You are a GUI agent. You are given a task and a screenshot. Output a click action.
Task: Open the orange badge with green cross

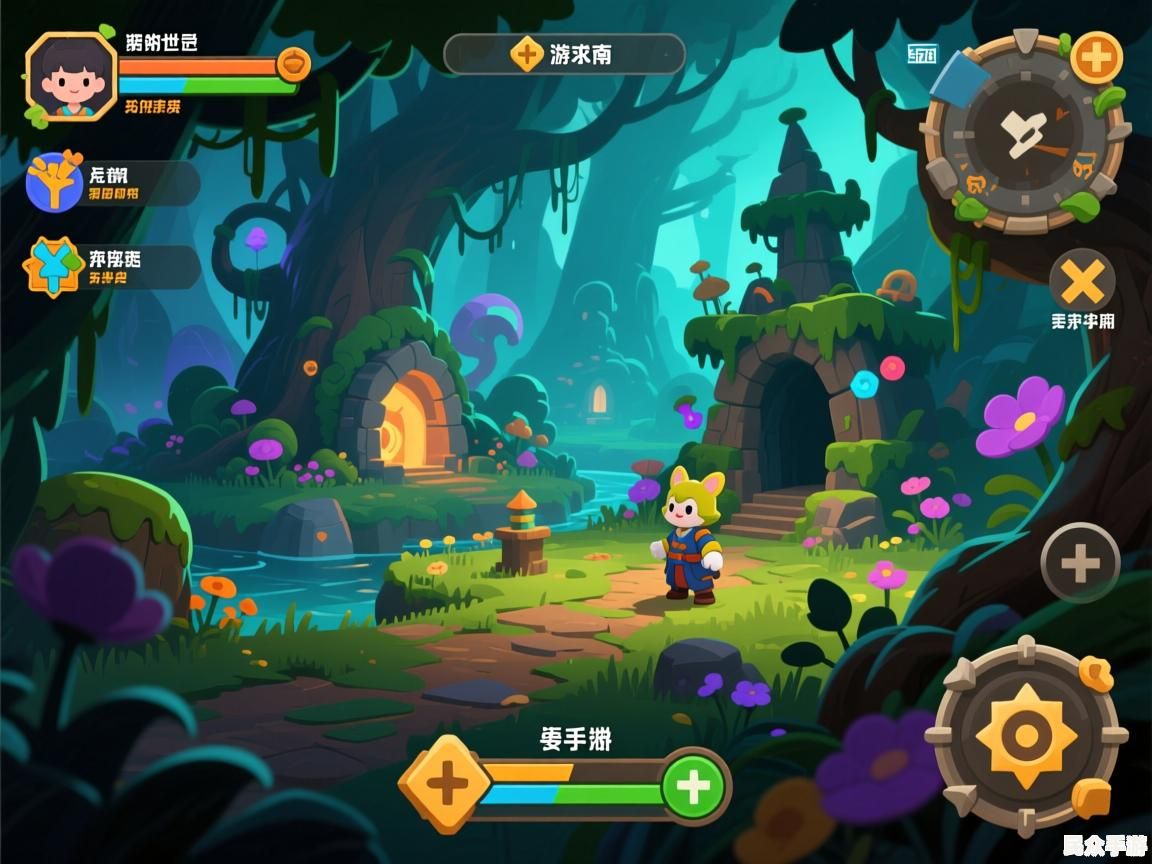55,266
